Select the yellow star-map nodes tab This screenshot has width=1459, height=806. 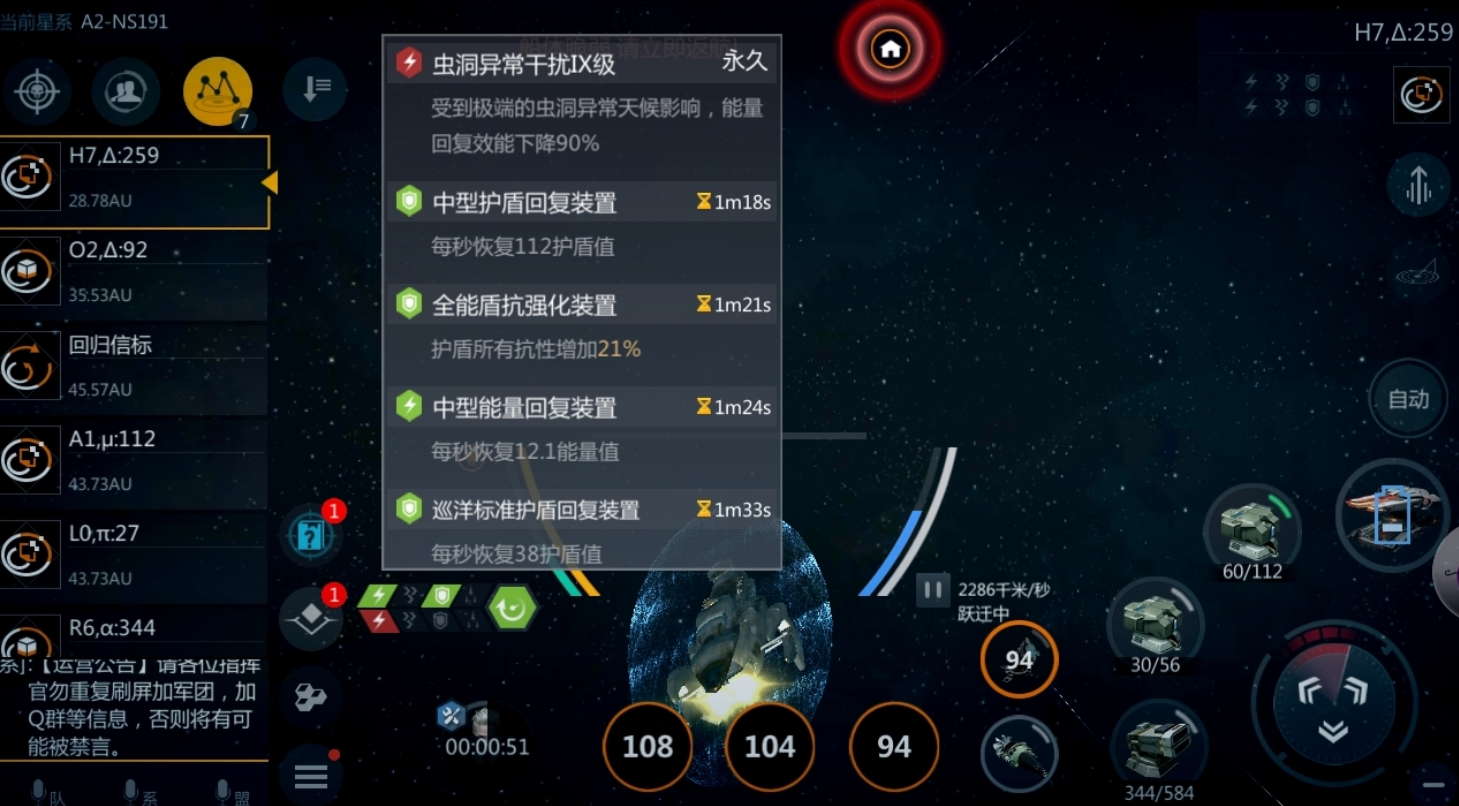pos(217,92)
